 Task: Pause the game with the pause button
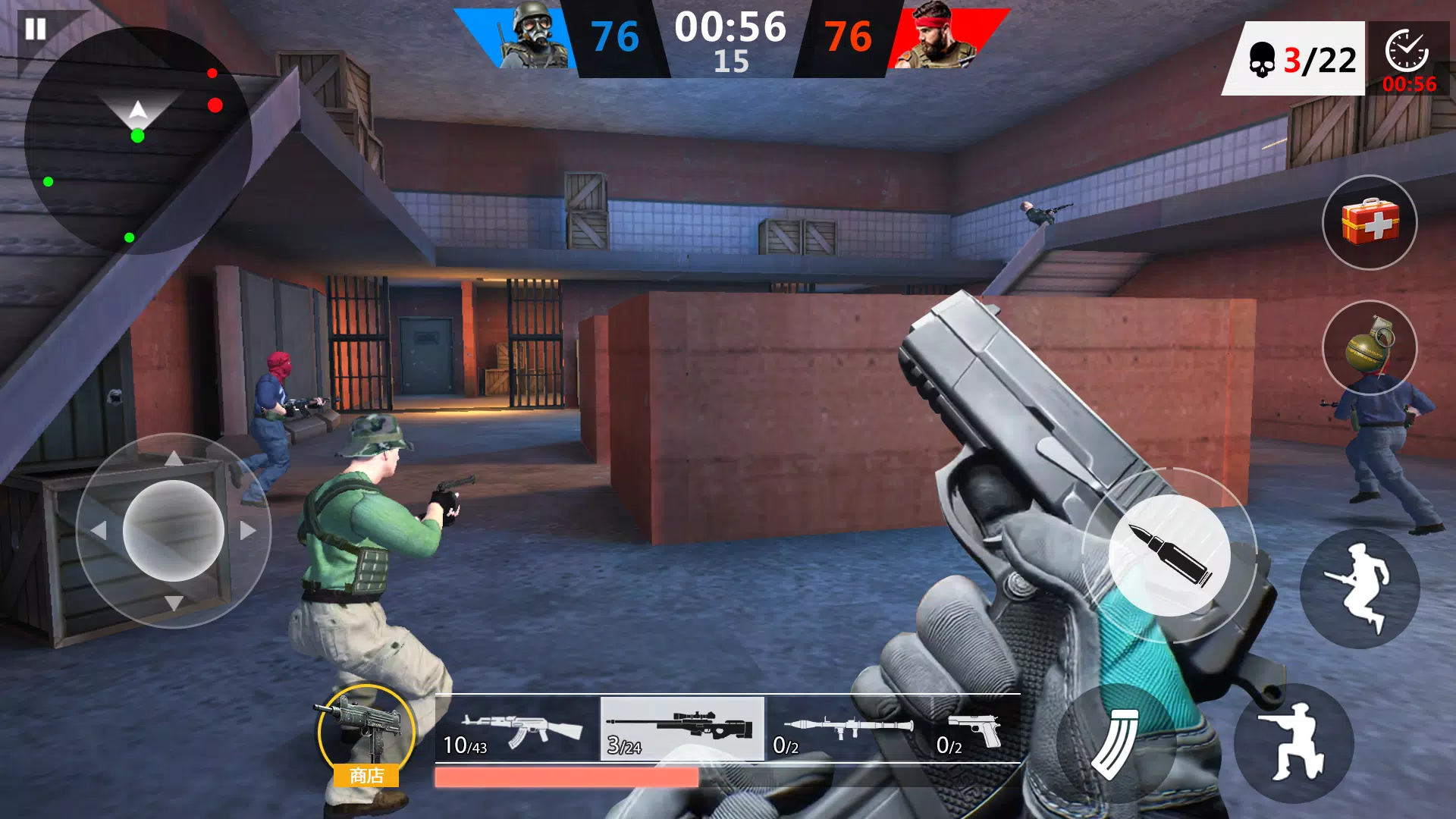[36, 30]
